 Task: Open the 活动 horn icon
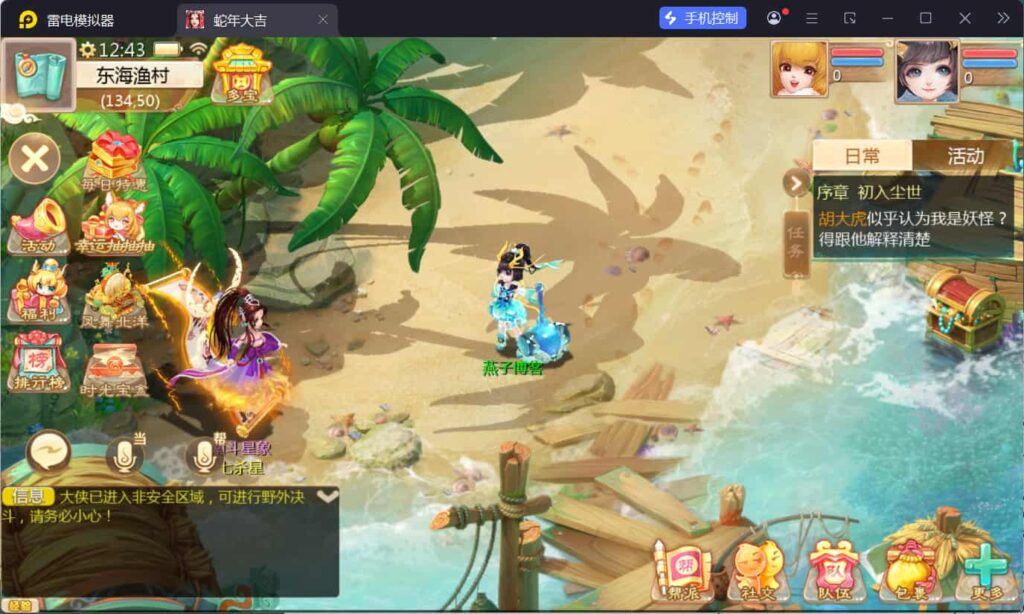tap(38, 226)
